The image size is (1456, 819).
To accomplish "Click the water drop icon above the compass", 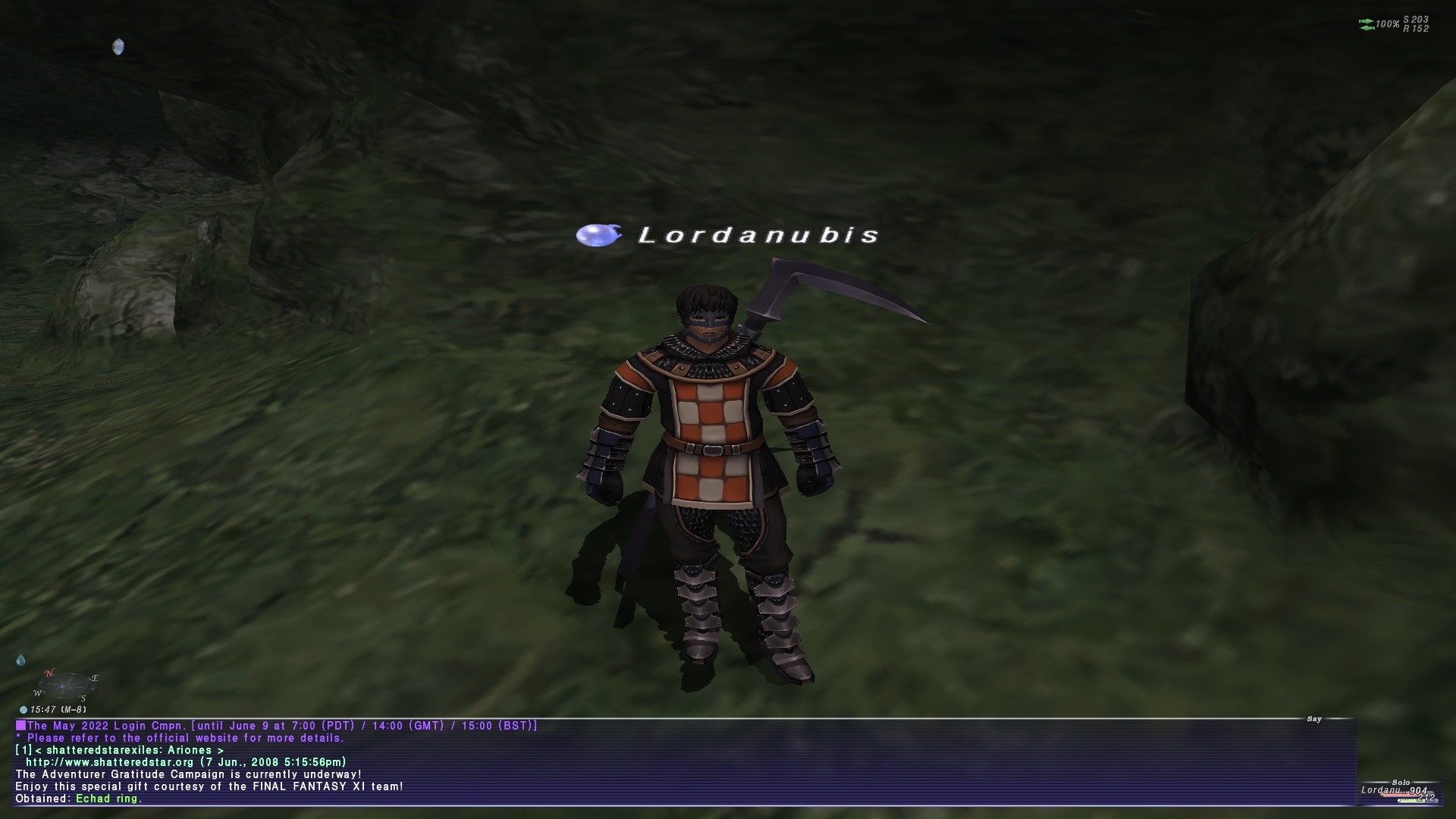I will coord(20,660).
